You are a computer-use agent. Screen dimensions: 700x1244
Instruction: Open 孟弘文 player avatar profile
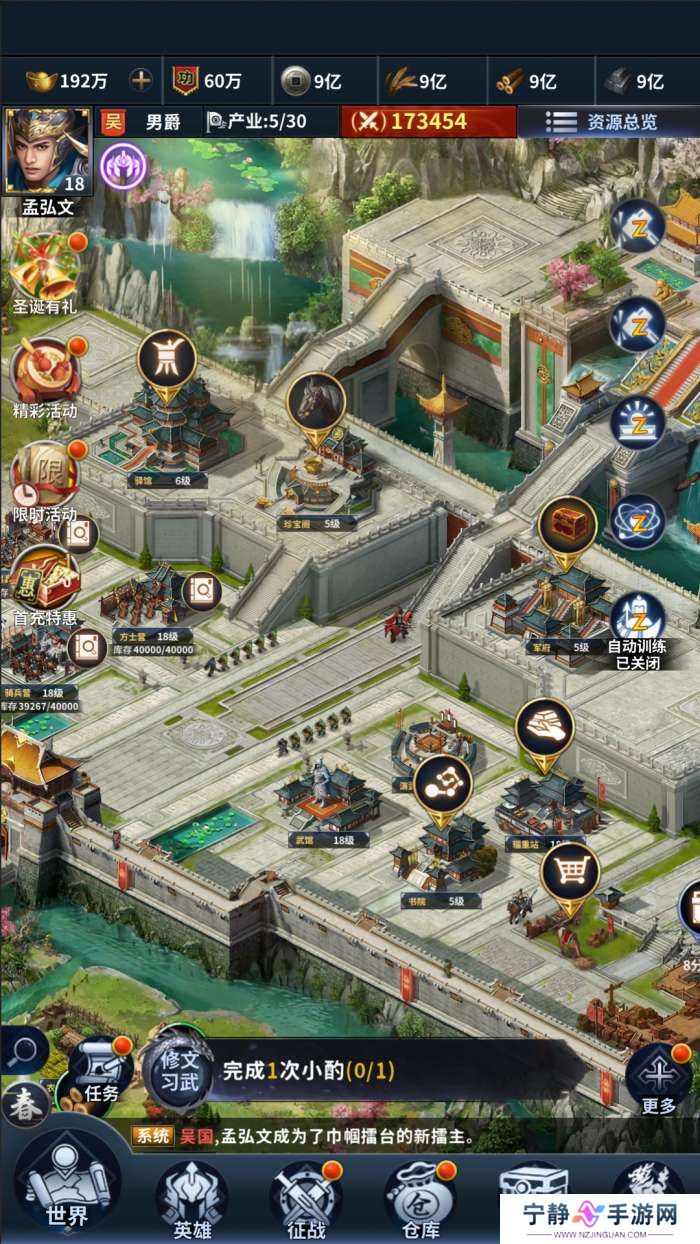(48, 152)
